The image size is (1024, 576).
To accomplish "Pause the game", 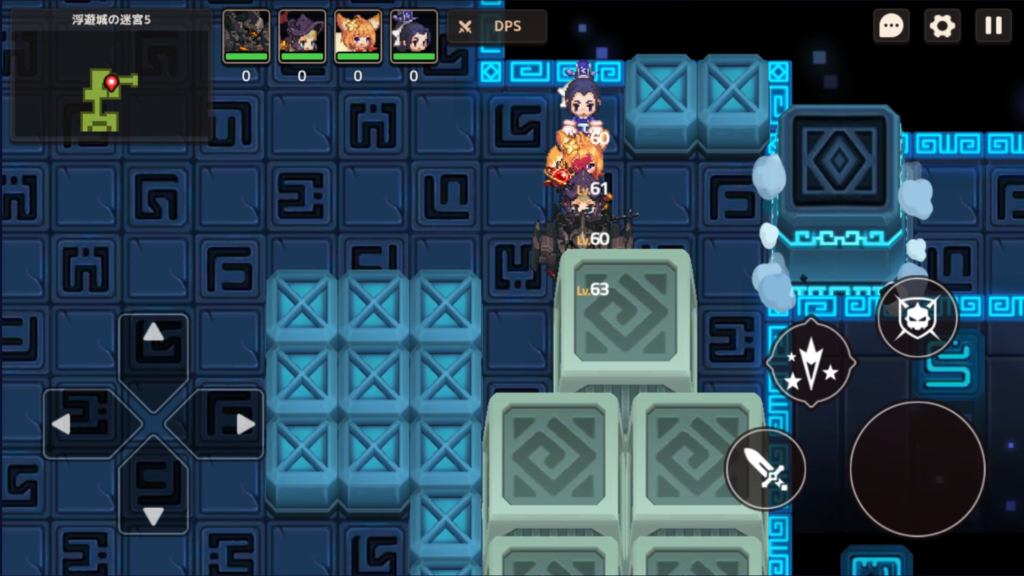I will 993,27.
